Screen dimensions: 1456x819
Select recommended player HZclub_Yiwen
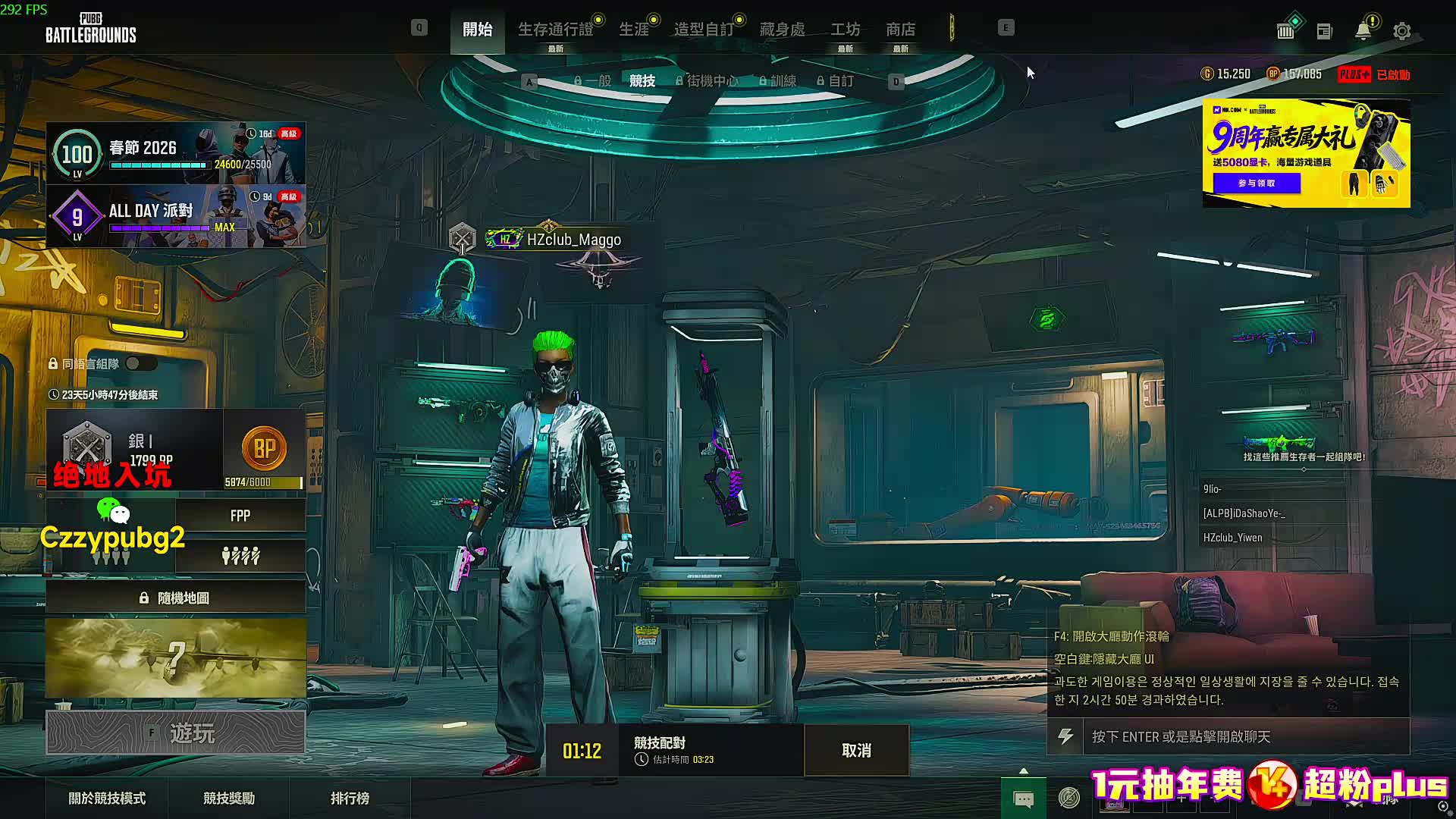(1232, 538)
